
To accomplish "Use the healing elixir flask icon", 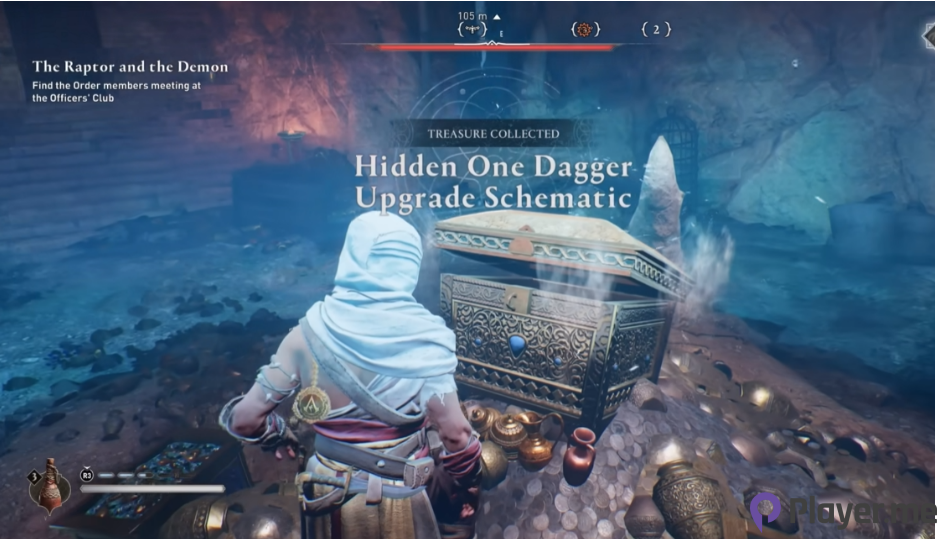I will click(x=50, y=488).
